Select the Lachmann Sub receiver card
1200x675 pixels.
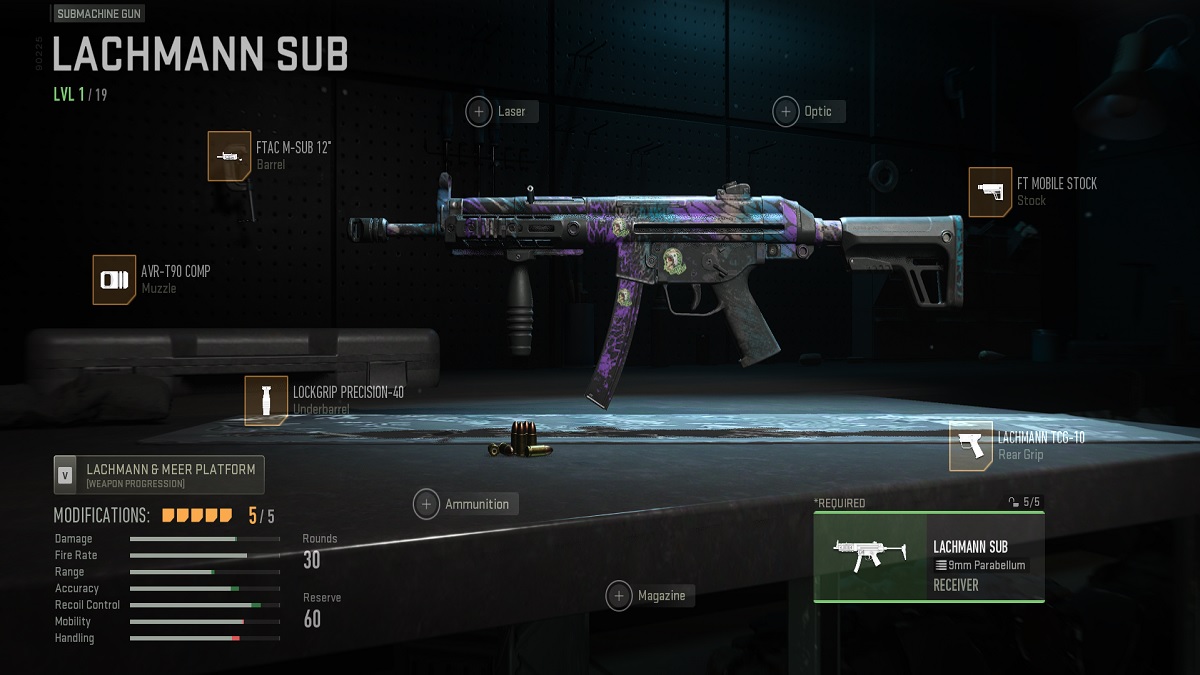click(929, 557)
